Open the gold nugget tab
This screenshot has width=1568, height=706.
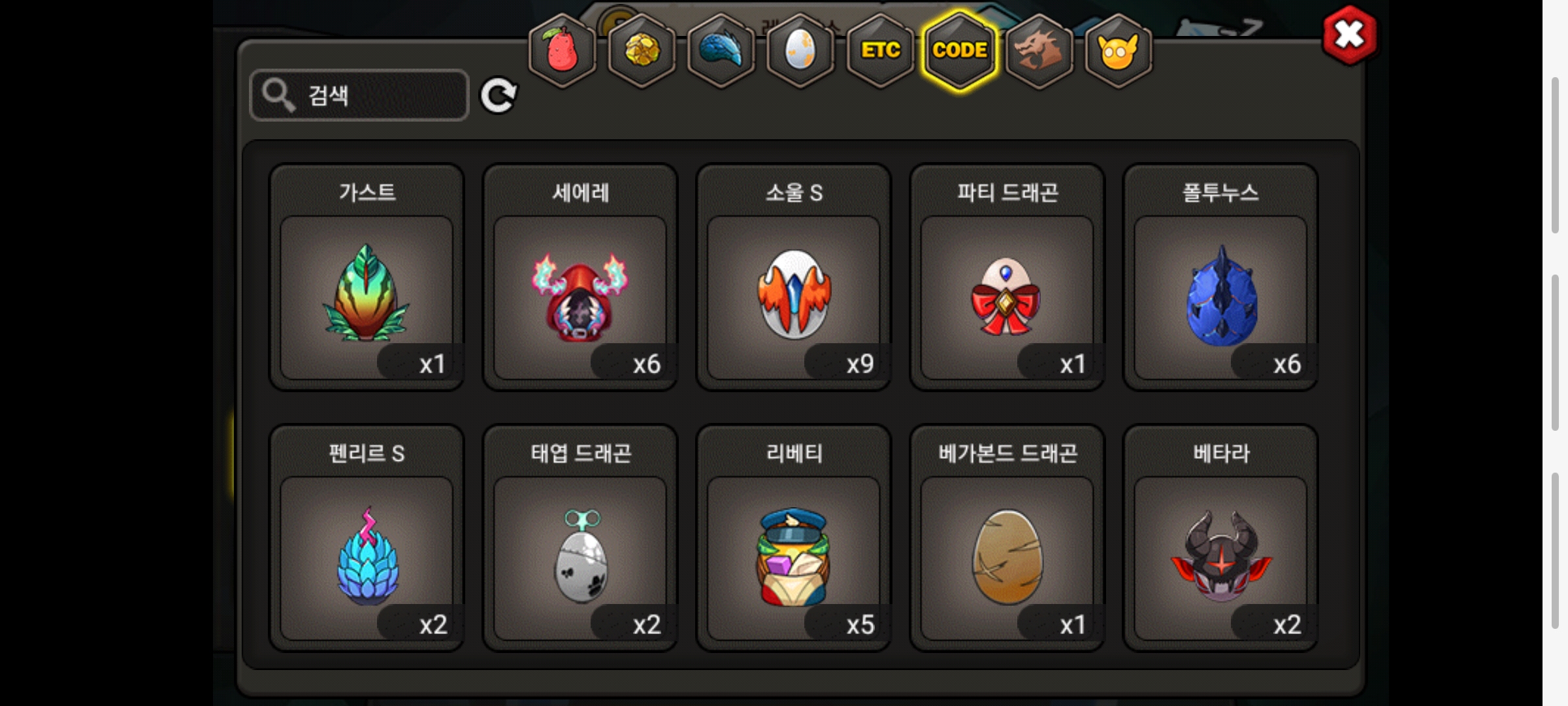tap(642, 51)
